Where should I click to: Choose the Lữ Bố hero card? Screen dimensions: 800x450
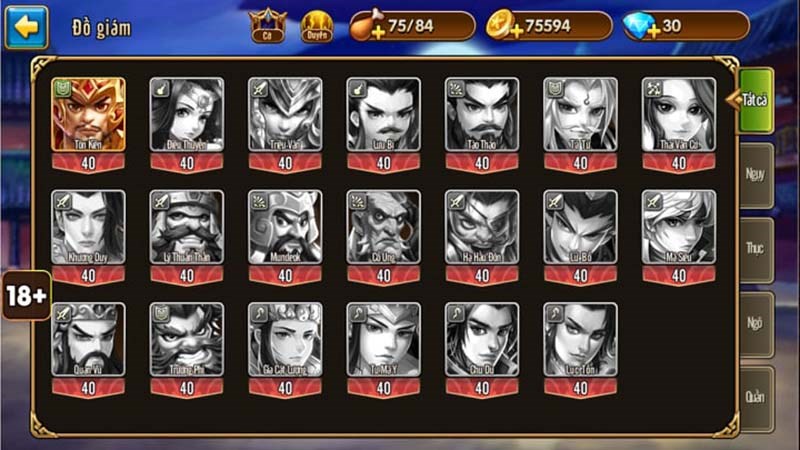580,228
